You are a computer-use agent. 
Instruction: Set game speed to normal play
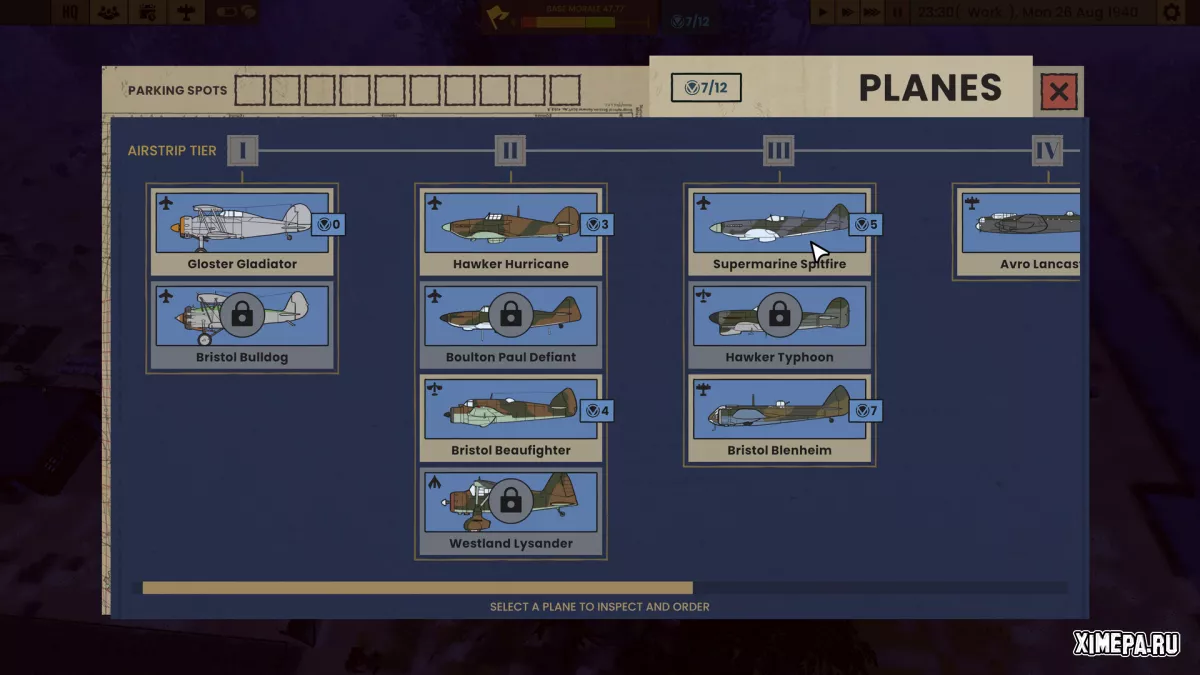point(823,12)
